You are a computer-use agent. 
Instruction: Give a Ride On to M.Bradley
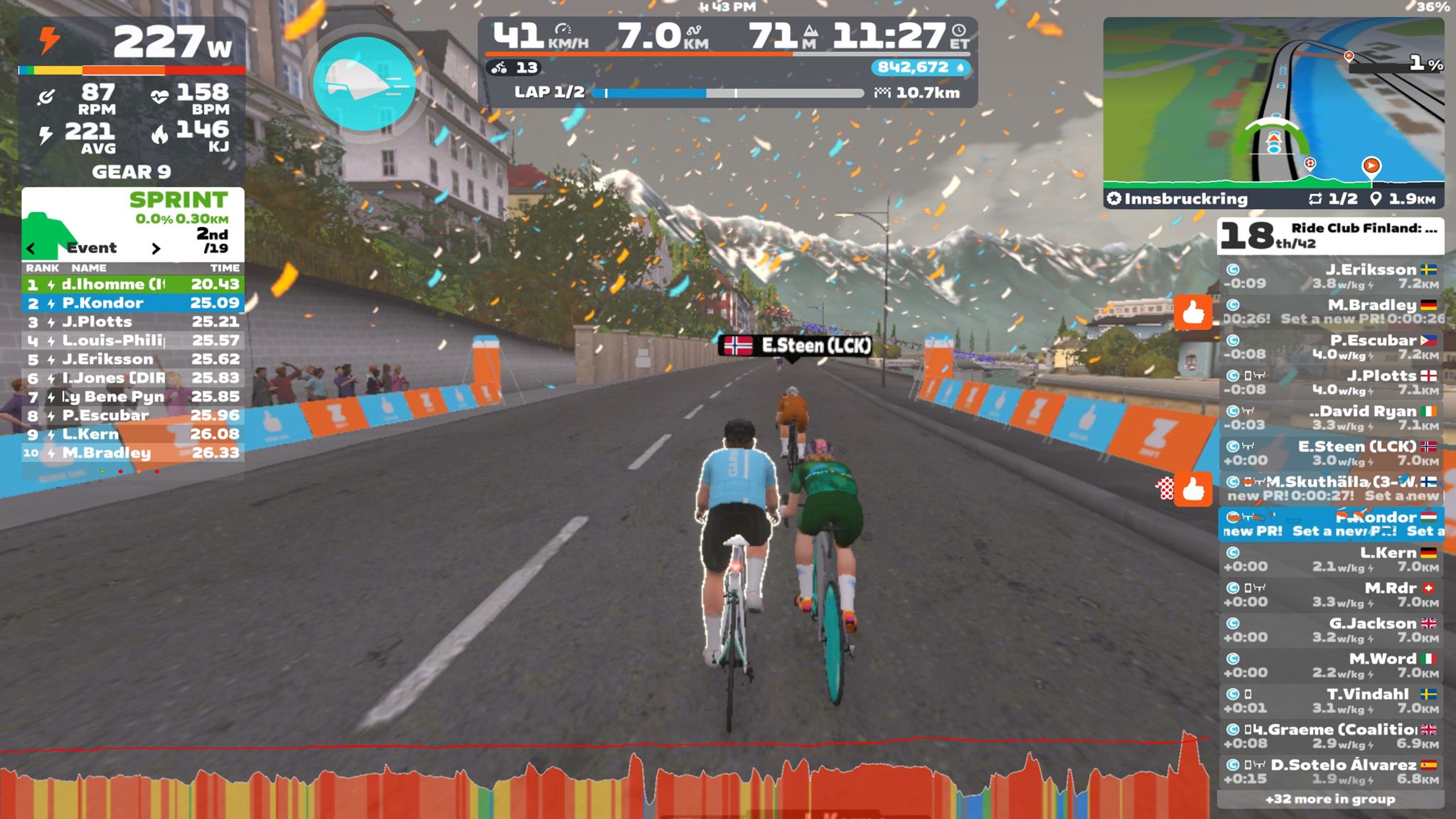[1192, 312]
